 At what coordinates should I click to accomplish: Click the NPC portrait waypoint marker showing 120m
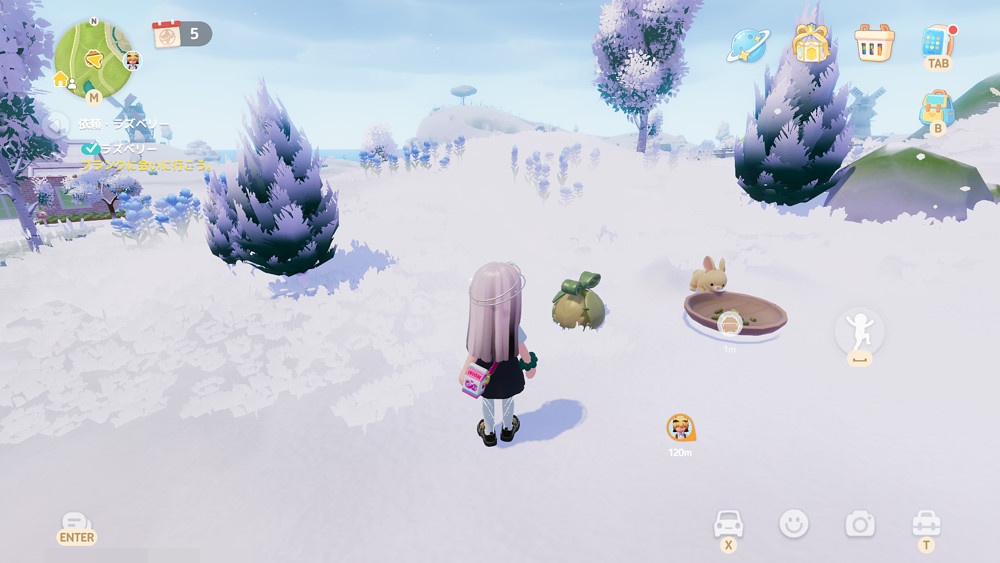point(680,428)
